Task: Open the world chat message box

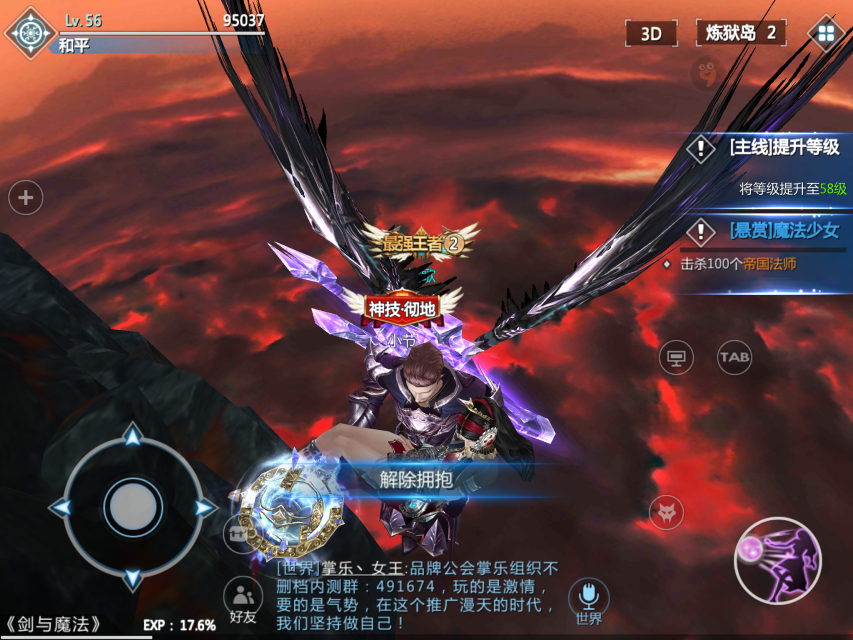Action: coord(415,595)
